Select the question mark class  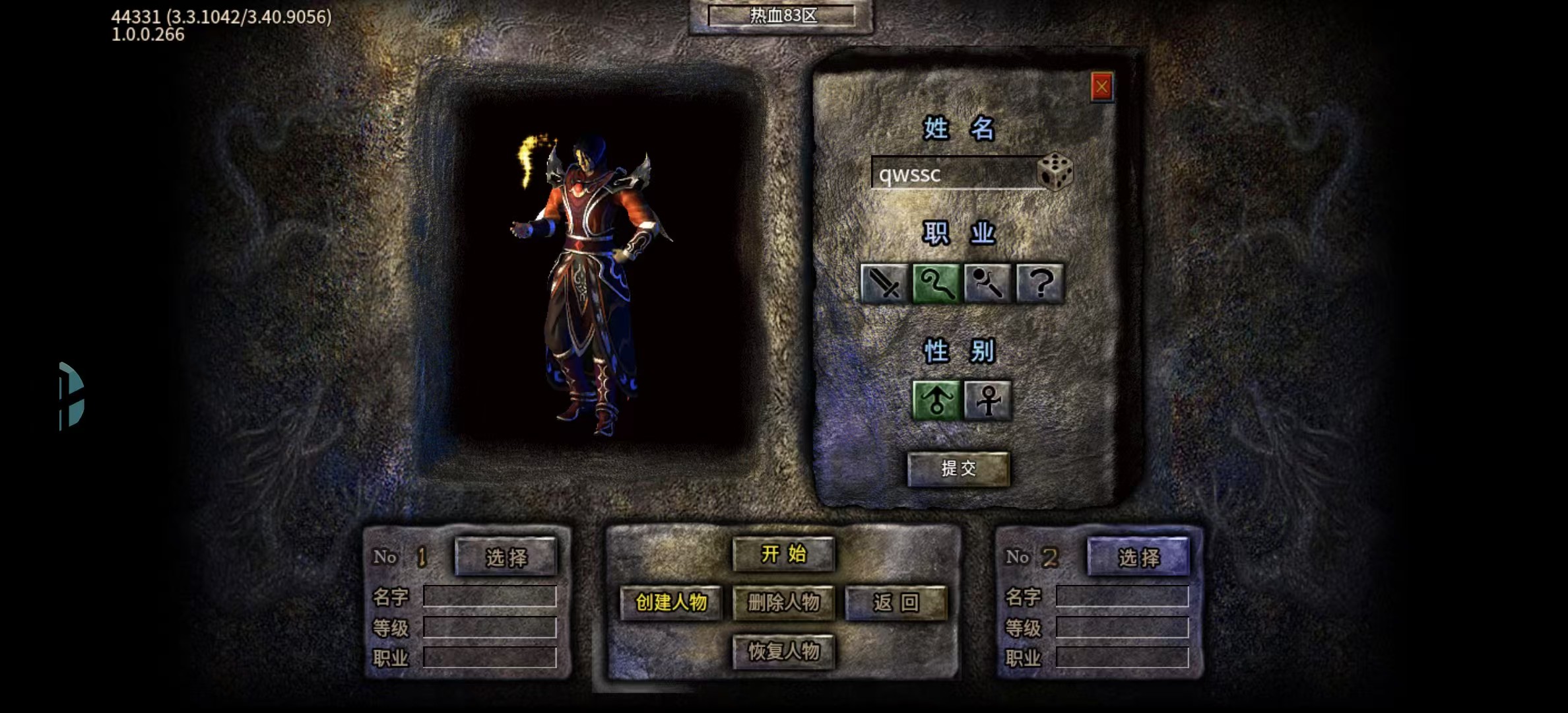point(1039,284)
